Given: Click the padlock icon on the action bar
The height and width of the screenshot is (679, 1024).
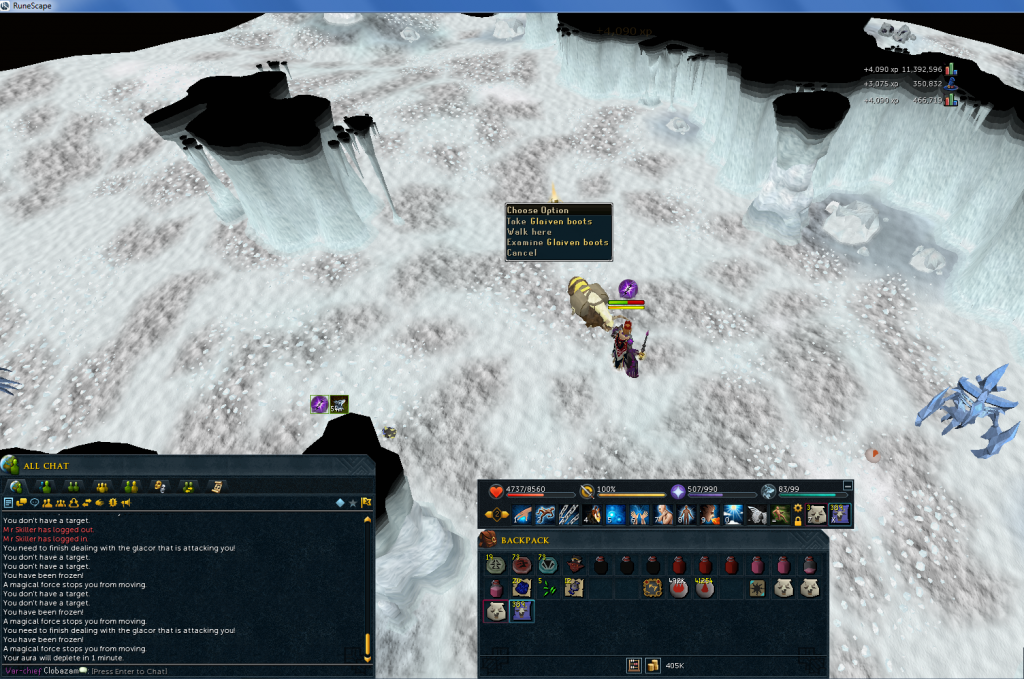Looking at the screenshot, I should click(797, 520).
